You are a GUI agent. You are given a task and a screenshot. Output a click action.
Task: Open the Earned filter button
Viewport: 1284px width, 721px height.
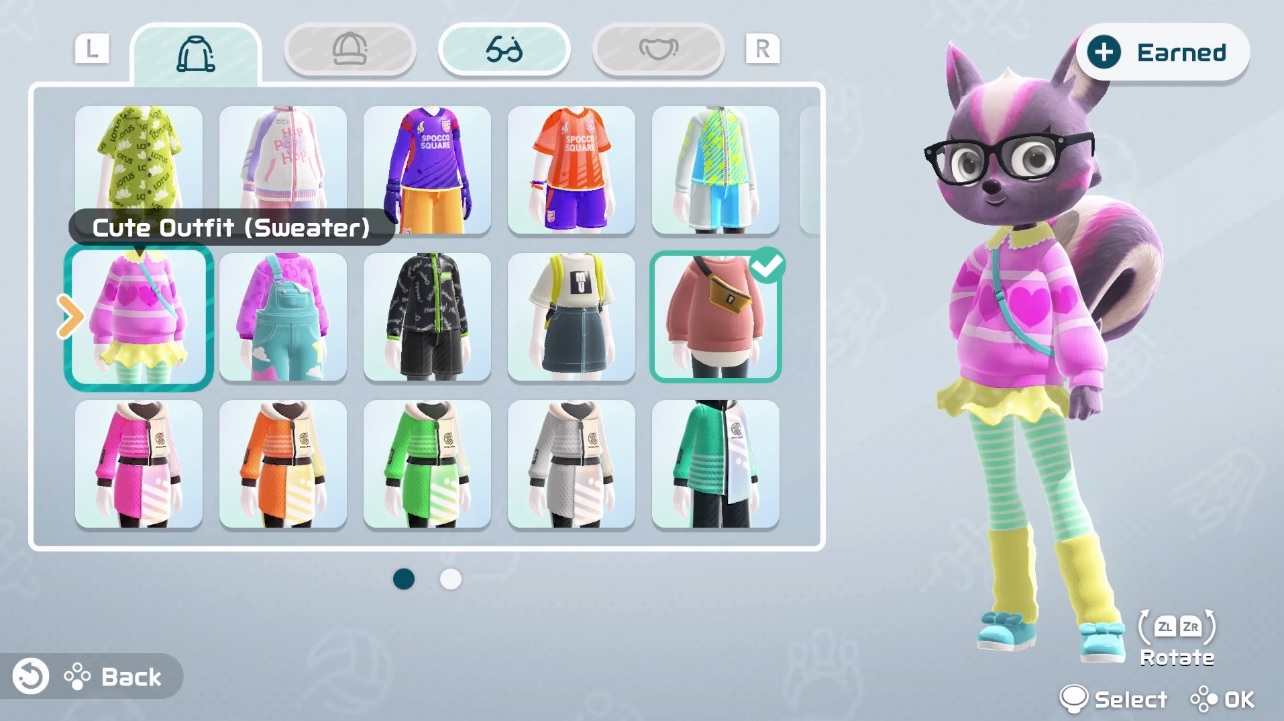[1163, 53]
